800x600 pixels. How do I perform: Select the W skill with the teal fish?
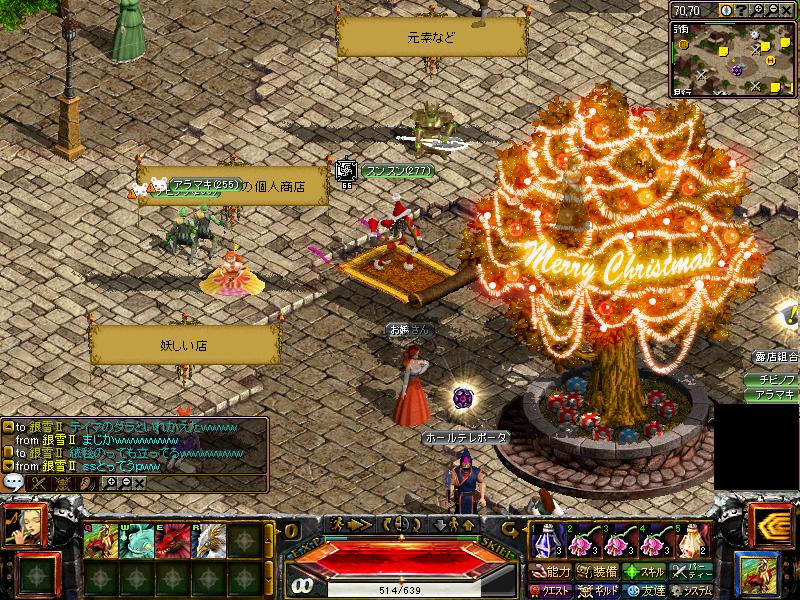tap(136, 541)
